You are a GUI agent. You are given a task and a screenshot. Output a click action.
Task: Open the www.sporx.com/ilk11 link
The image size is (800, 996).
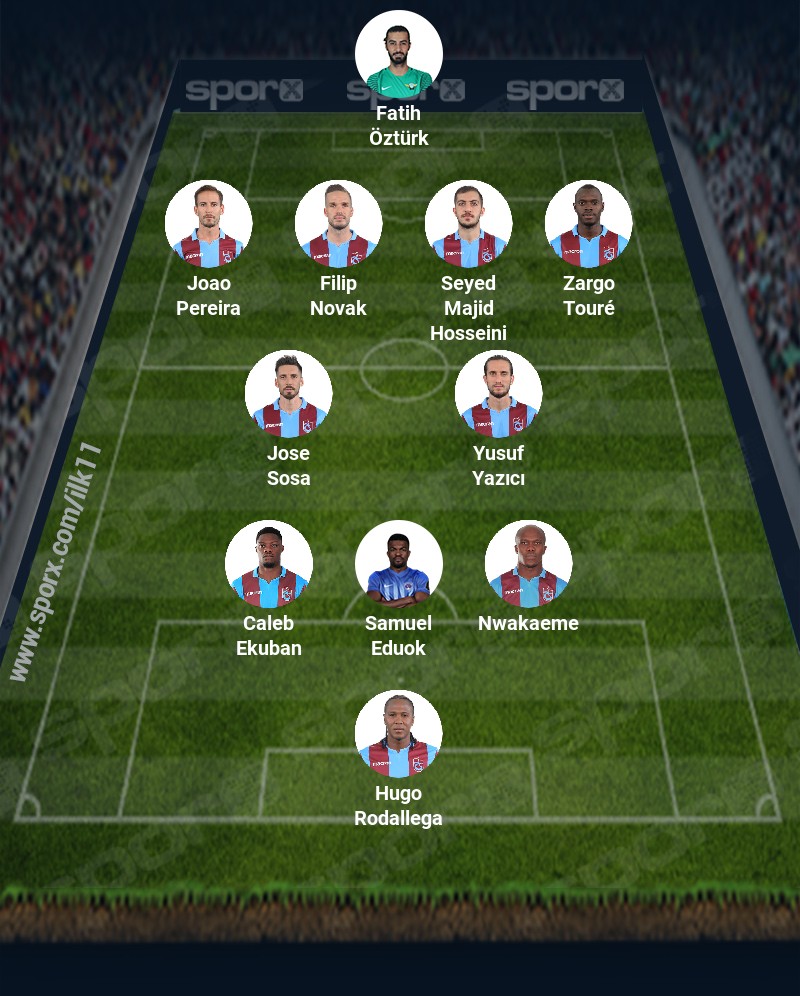[x=55, y=561]
